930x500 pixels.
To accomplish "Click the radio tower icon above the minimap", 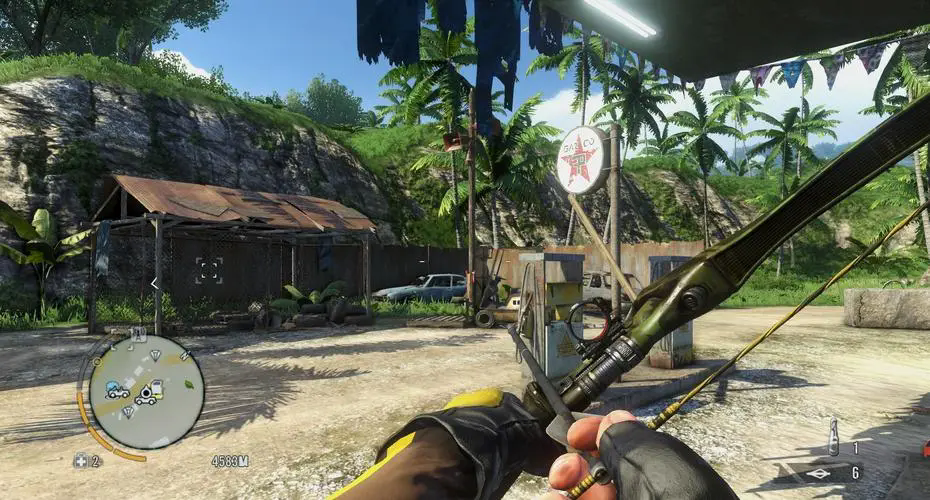I will 138,335.
